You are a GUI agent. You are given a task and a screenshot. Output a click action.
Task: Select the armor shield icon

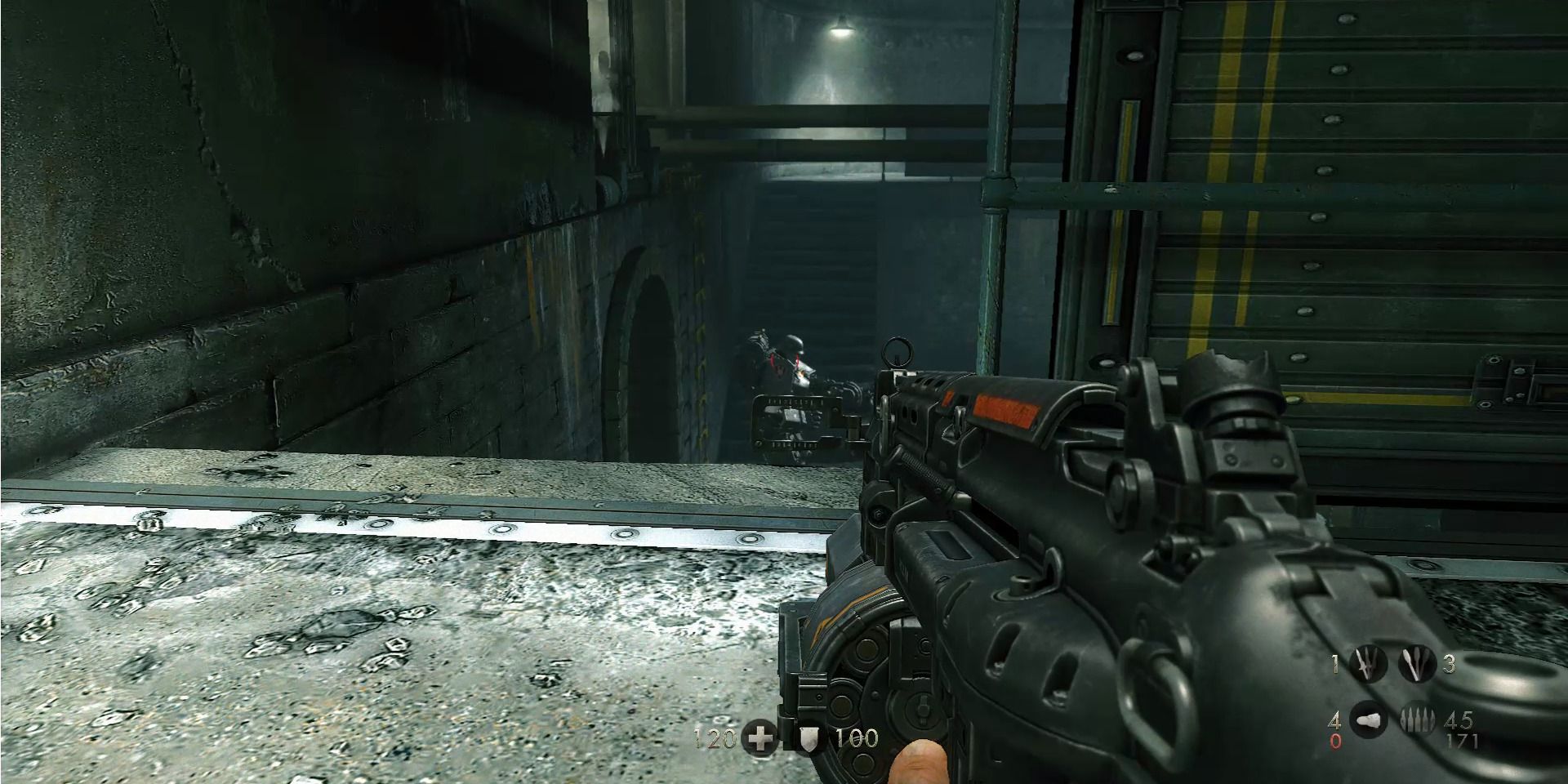point(808,740)
